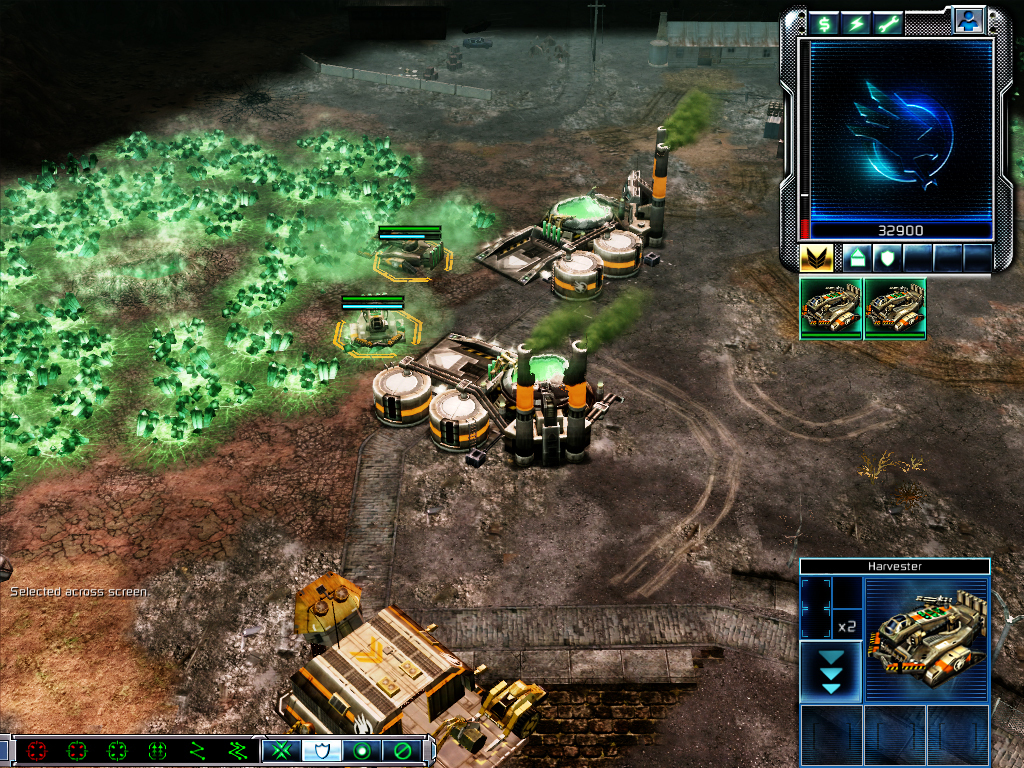The width and height of the screenshot is (1024, 768).
Task: Switch to the green circle hold-ground stance
Action: pyautogui.click(x=362, y=750)
